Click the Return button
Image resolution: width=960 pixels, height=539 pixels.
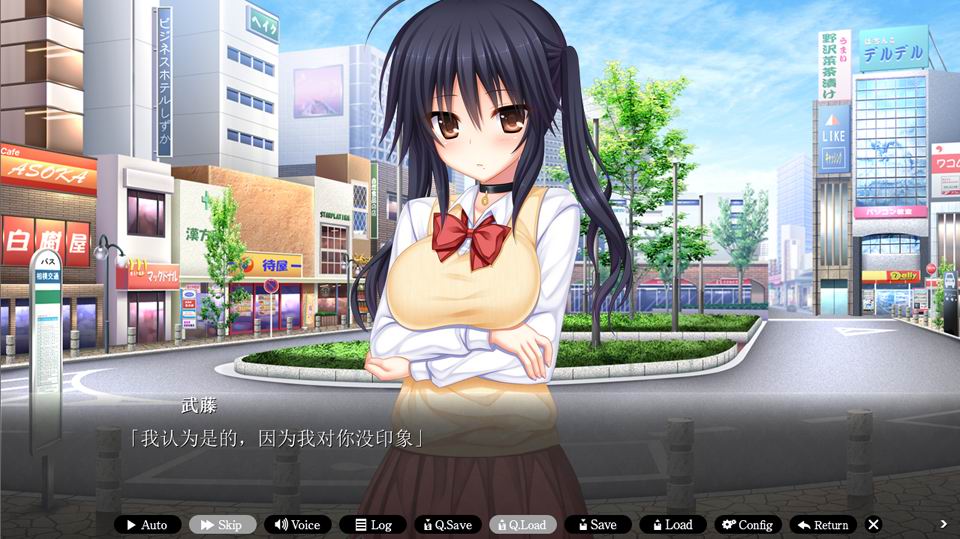(822, 524)
